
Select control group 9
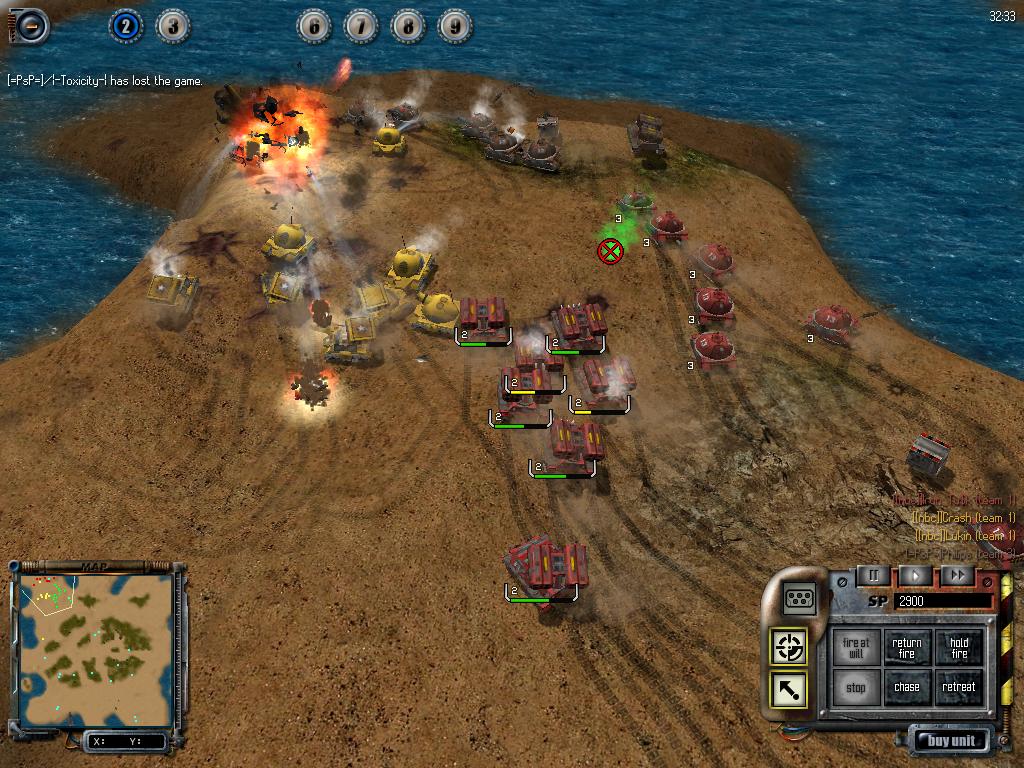(x=455, y=26)
